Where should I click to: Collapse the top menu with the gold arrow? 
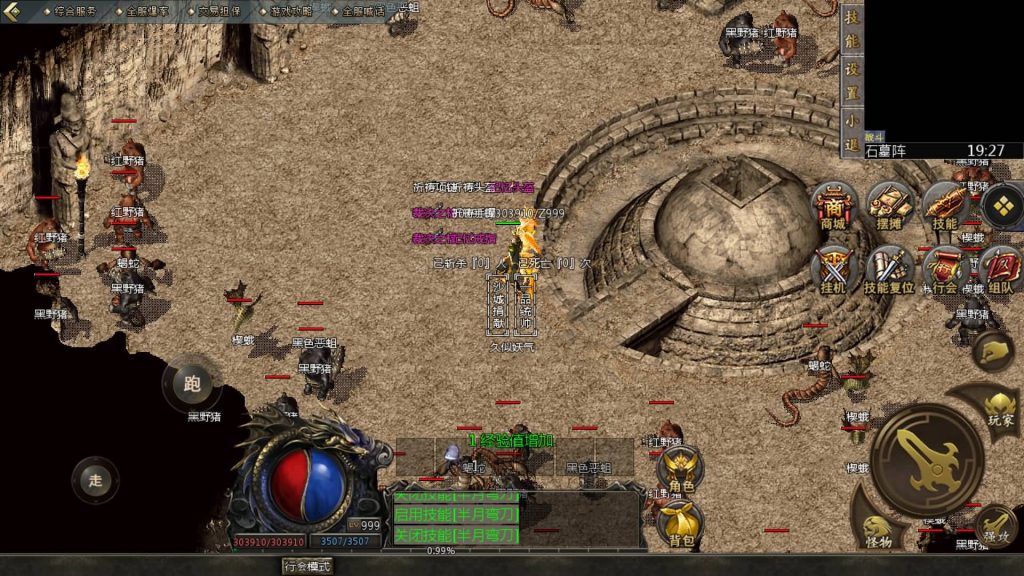[14, 11]
